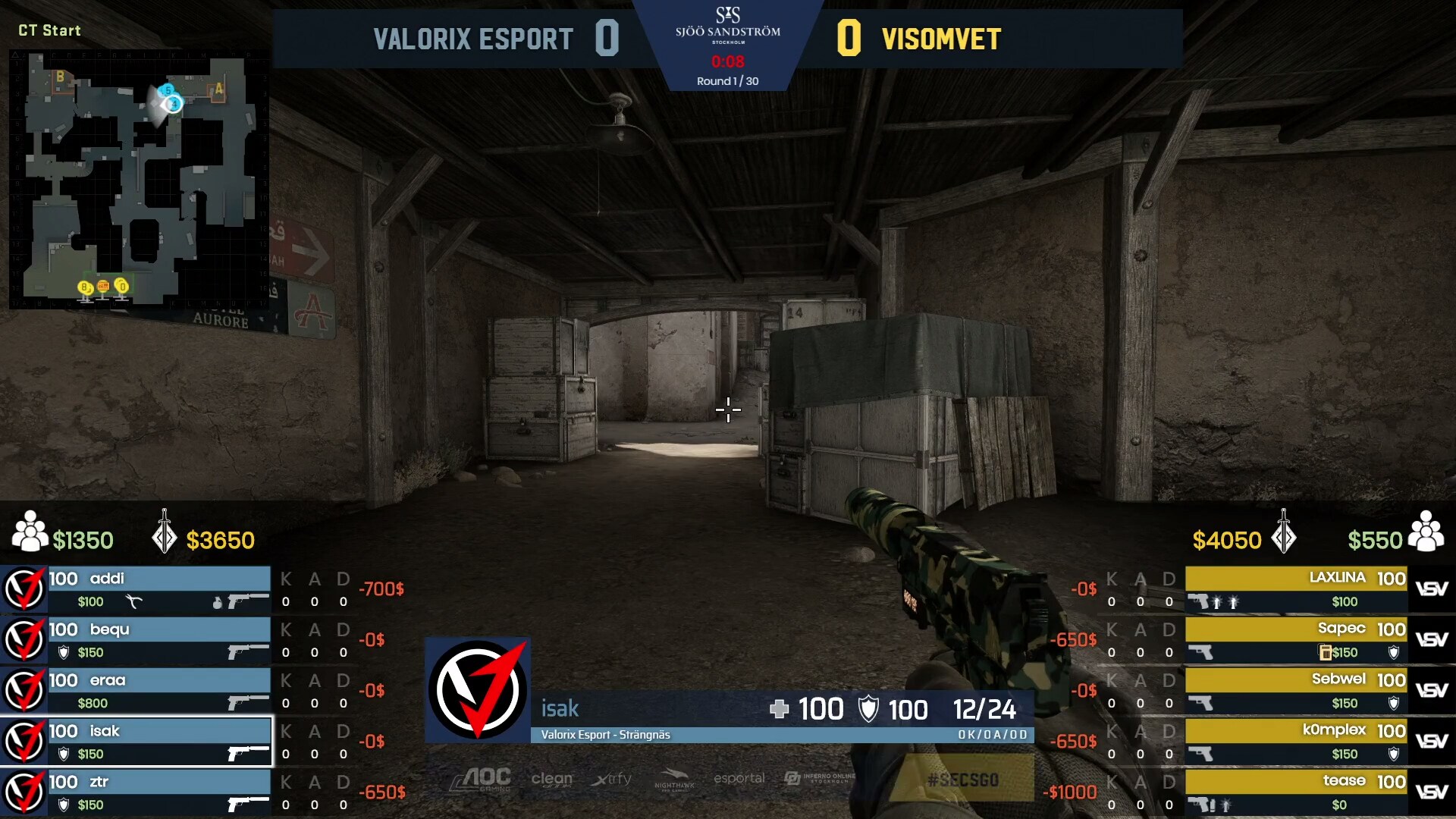Click Sapec's defuse kit icon

click(x=1324, y=652)
